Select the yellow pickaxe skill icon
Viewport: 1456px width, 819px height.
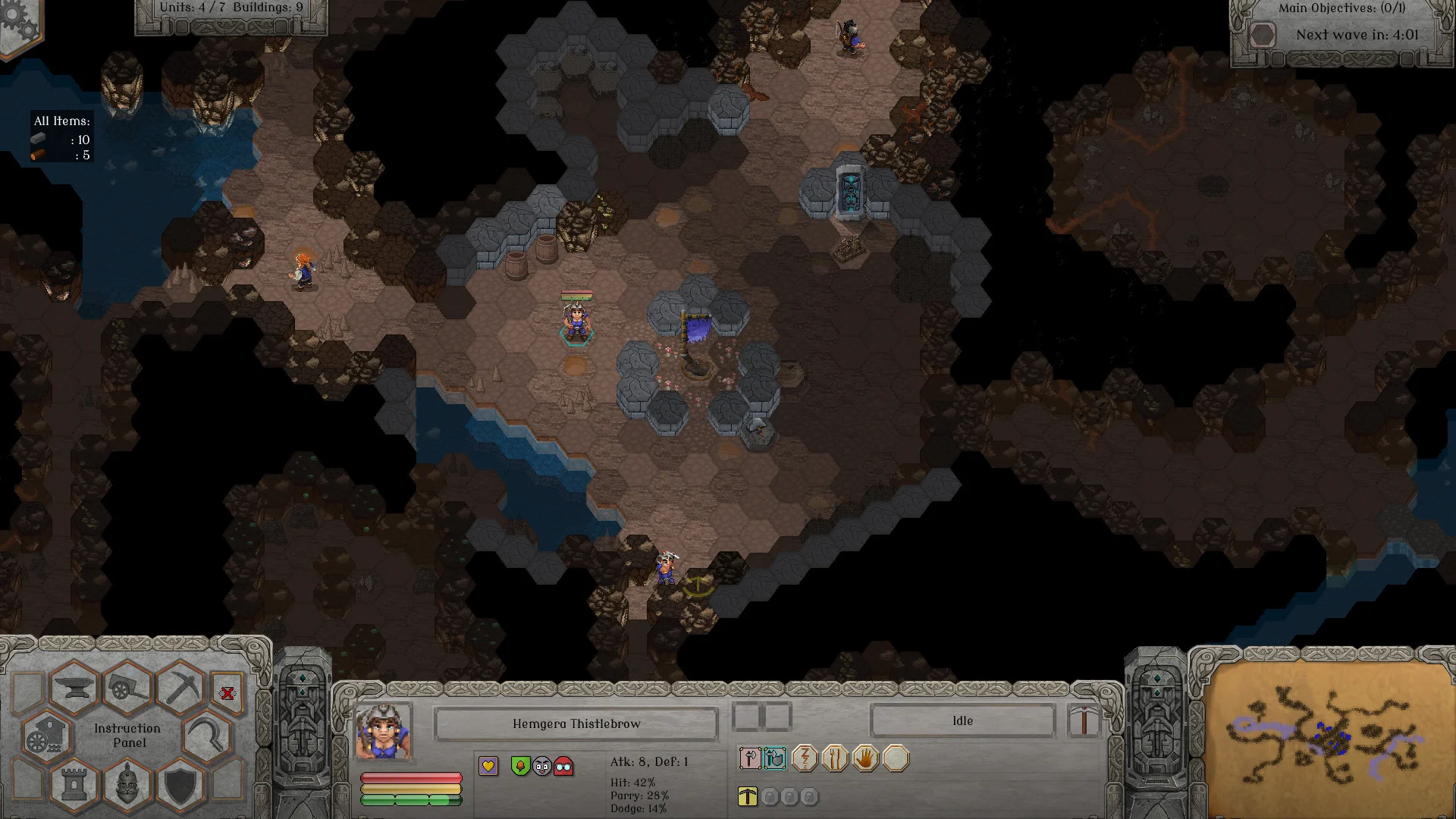tap(748, 796)
